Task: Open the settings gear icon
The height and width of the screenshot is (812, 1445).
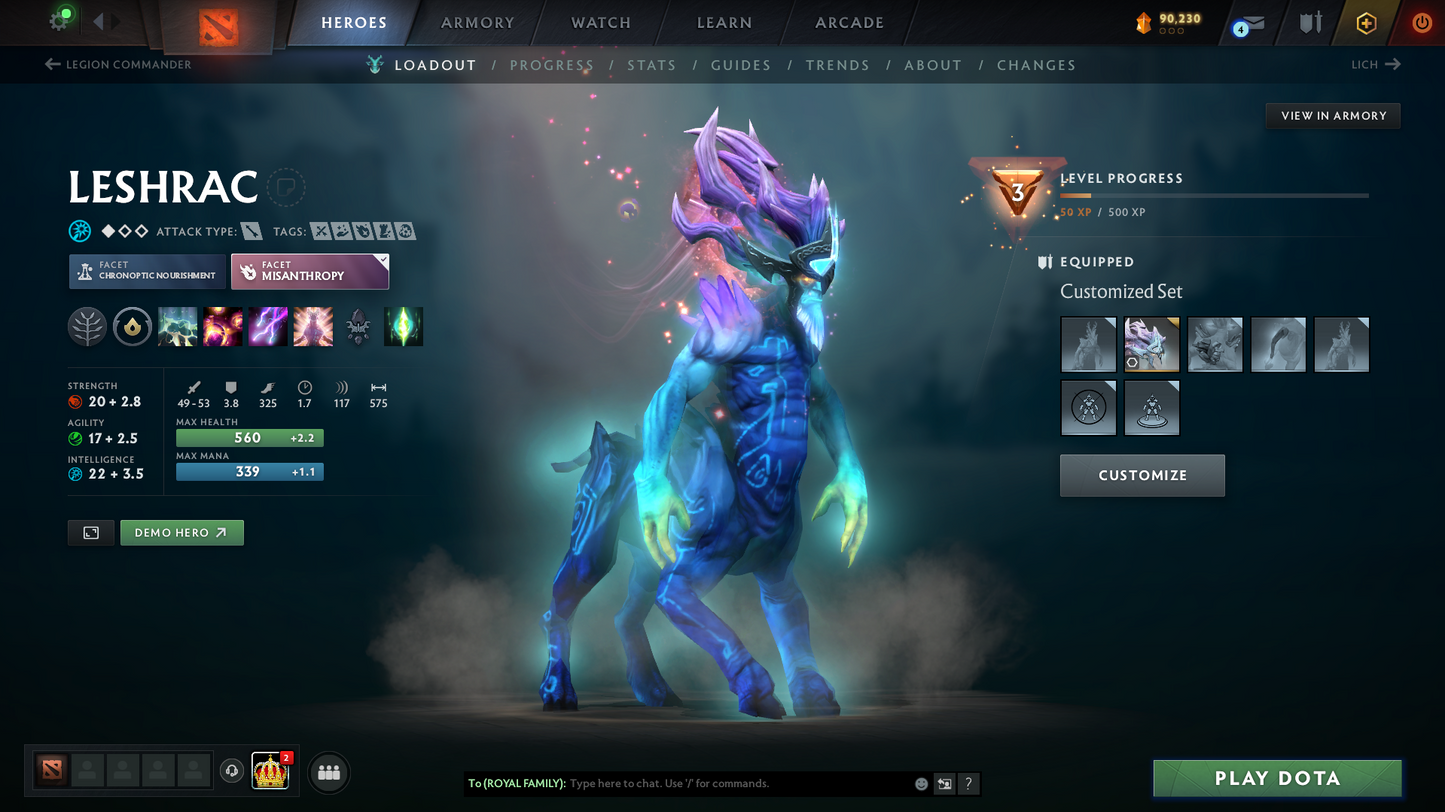Action: click(59, 21)
